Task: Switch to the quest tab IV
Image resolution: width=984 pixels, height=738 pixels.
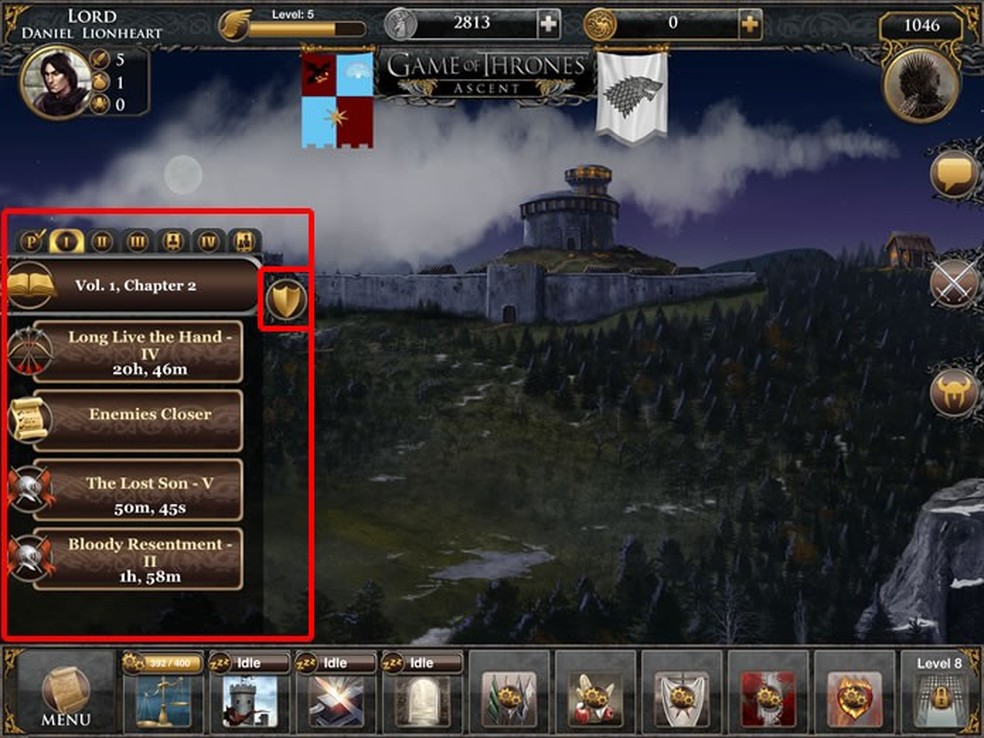Action: point(208,241)
